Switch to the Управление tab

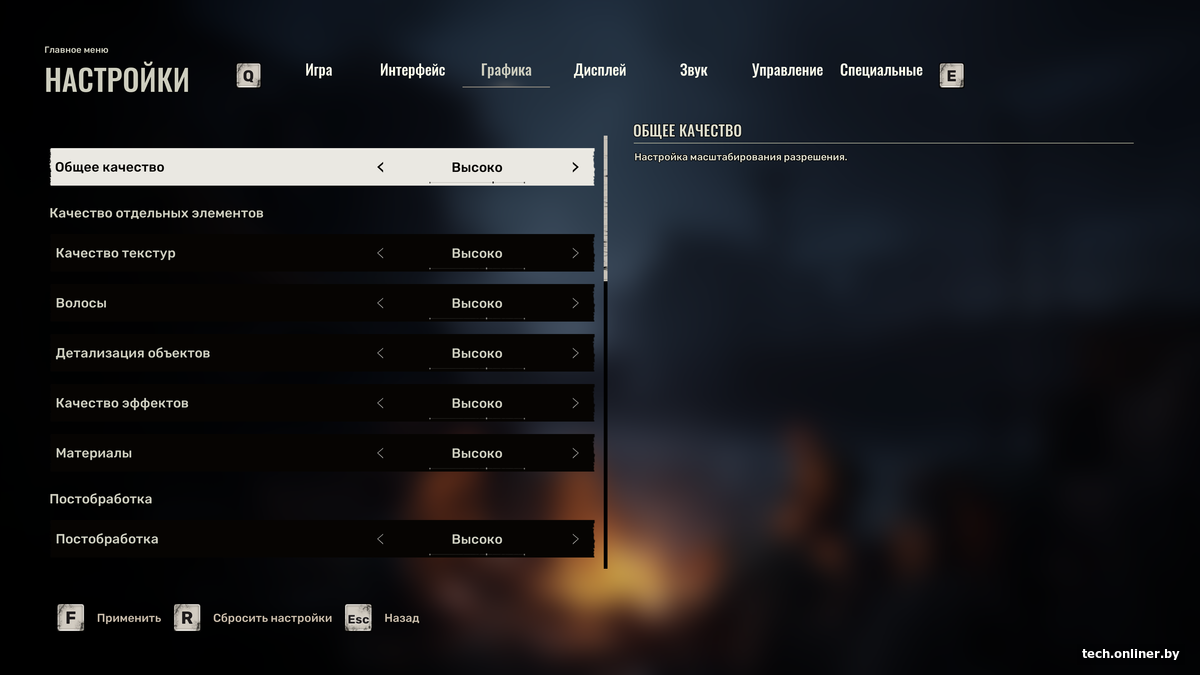click(x=787, y=71)
